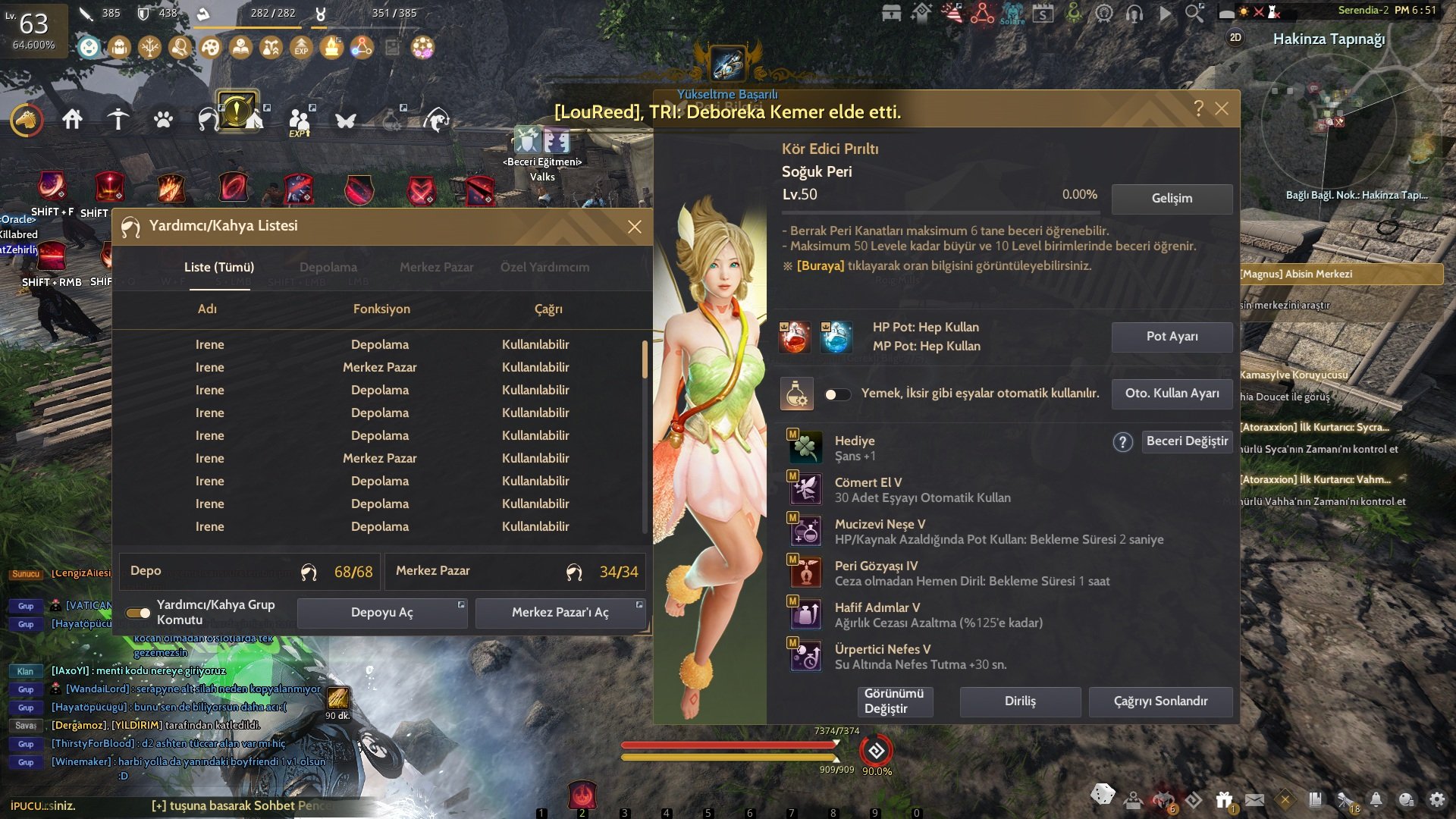Open the [Buraya] rate information link
The height and width of the screenshot is (819, 1456).
pos(820,266)
